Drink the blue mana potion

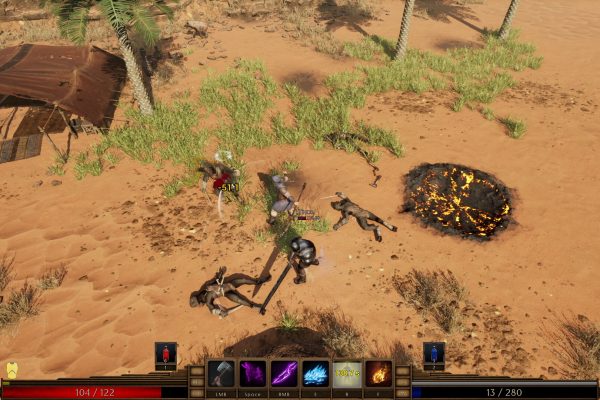point(434,354)
